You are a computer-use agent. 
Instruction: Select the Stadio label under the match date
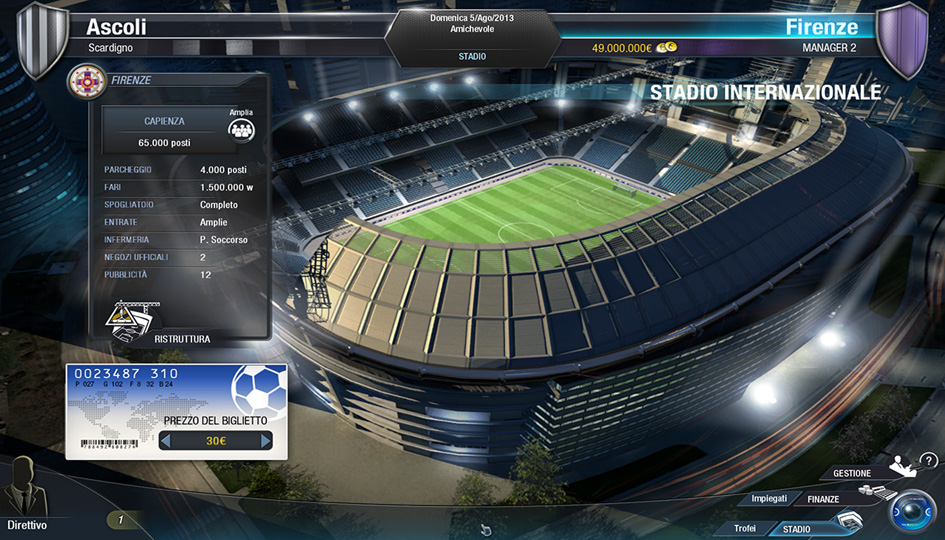click(x=472, y=56)
